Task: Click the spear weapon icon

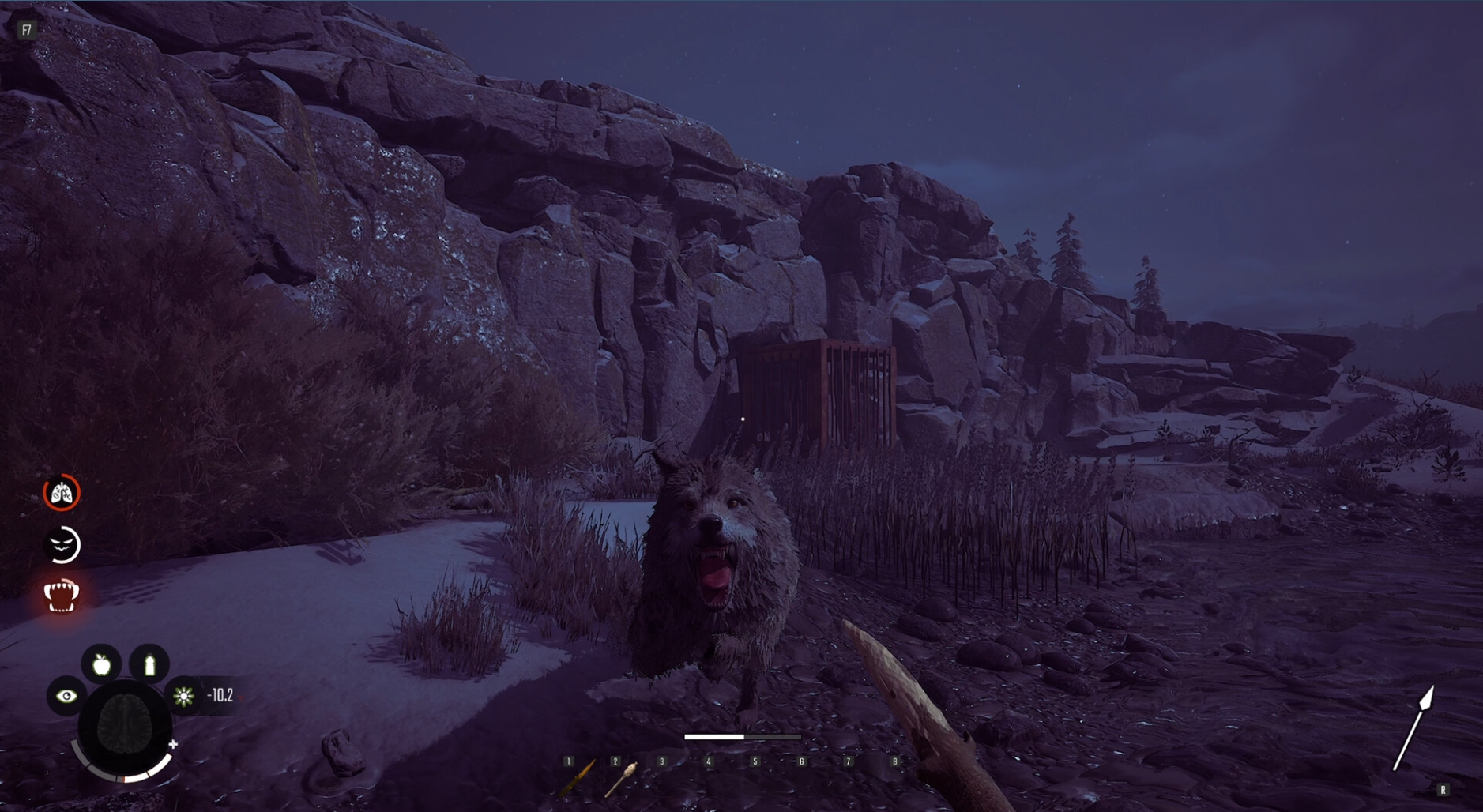Action: coord(1413,728)
